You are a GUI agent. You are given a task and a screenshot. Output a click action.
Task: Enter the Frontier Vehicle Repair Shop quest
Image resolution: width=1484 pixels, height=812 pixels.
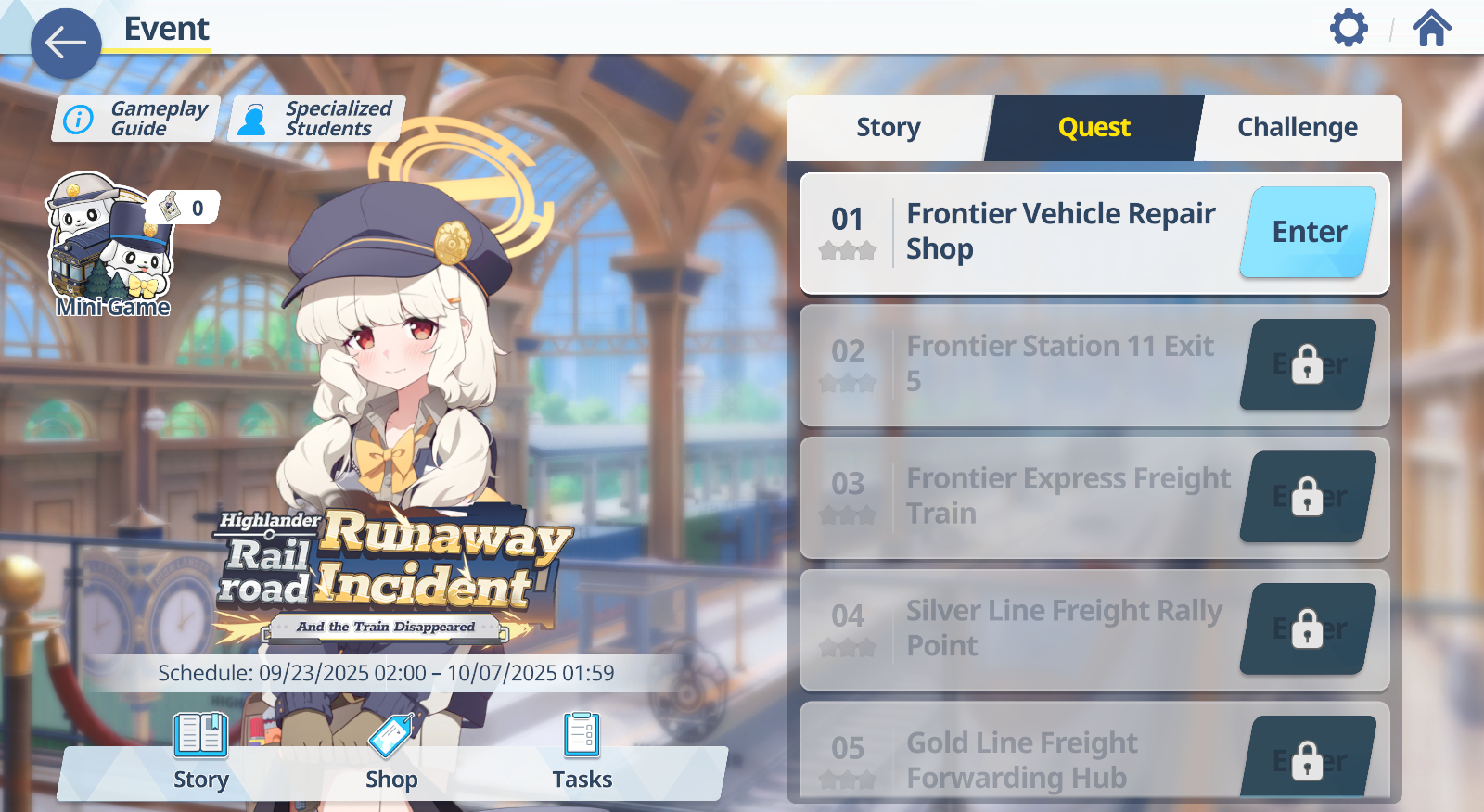pos(1308,232)
